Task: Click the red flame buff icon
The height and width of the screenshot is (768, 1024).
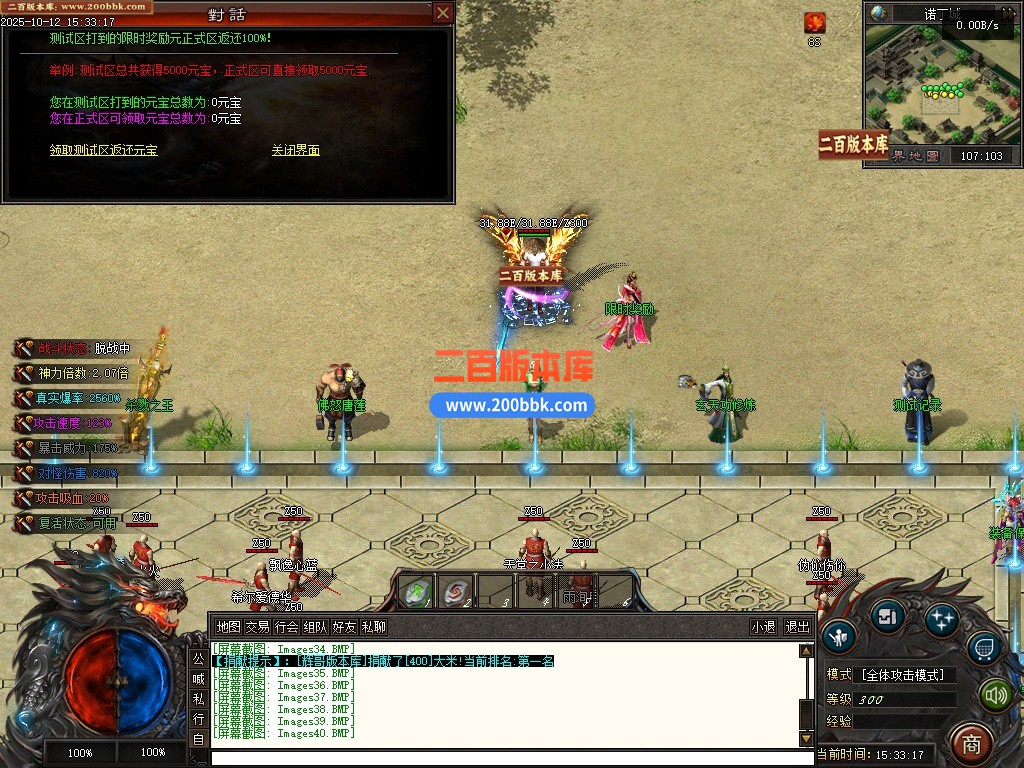Action: [x=815, y=23]
